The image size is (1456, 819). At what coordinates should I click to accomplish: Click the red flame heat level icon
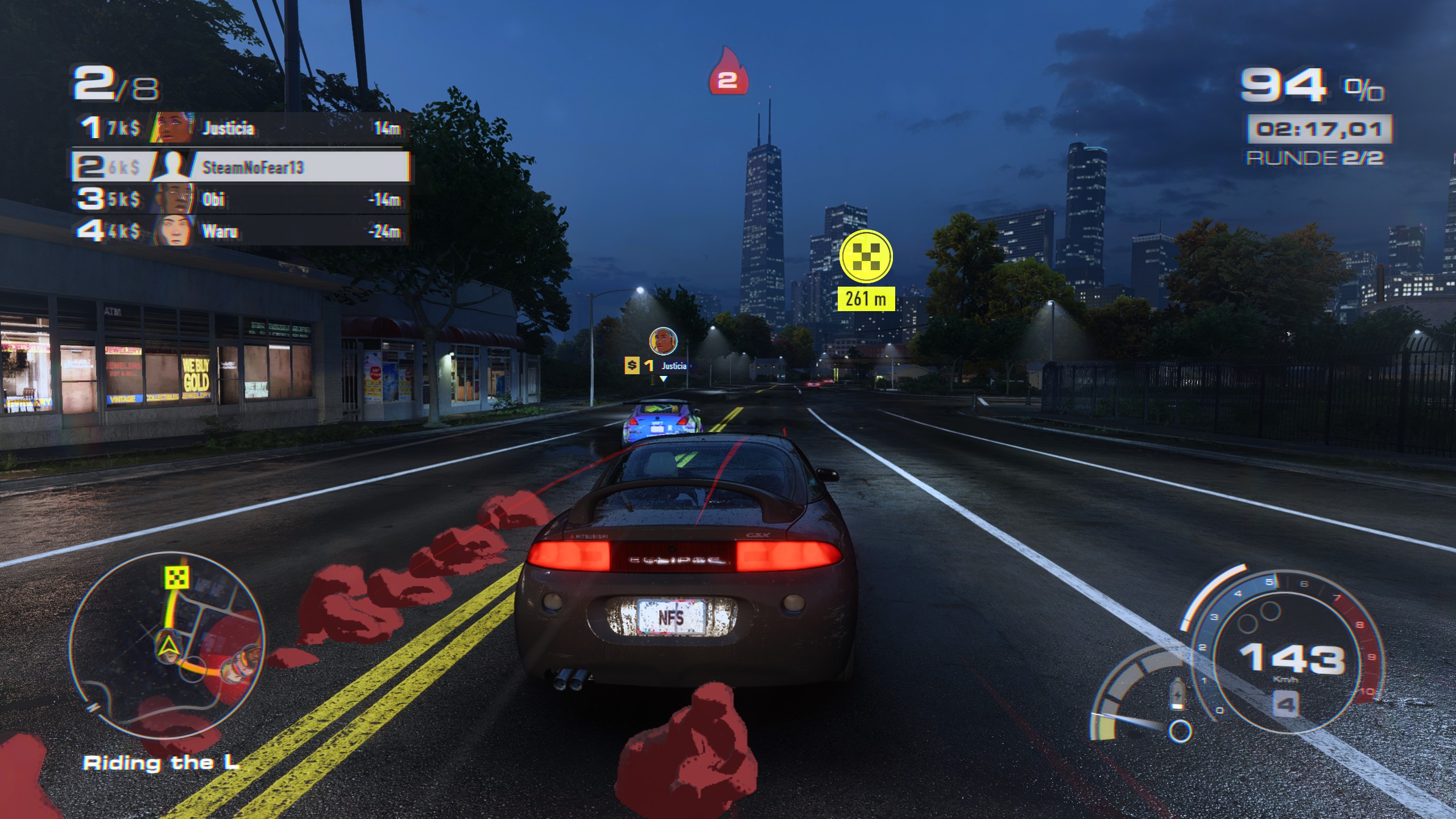[x=727, y=73]
